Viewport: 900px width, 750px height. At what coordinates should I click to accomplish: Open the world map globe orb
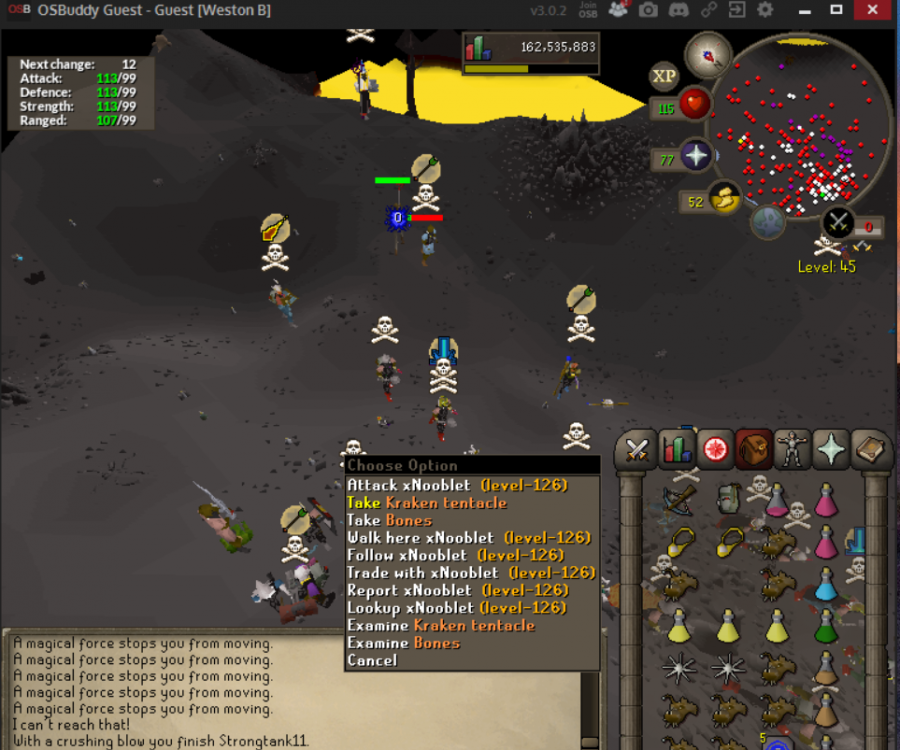(768, 222)
